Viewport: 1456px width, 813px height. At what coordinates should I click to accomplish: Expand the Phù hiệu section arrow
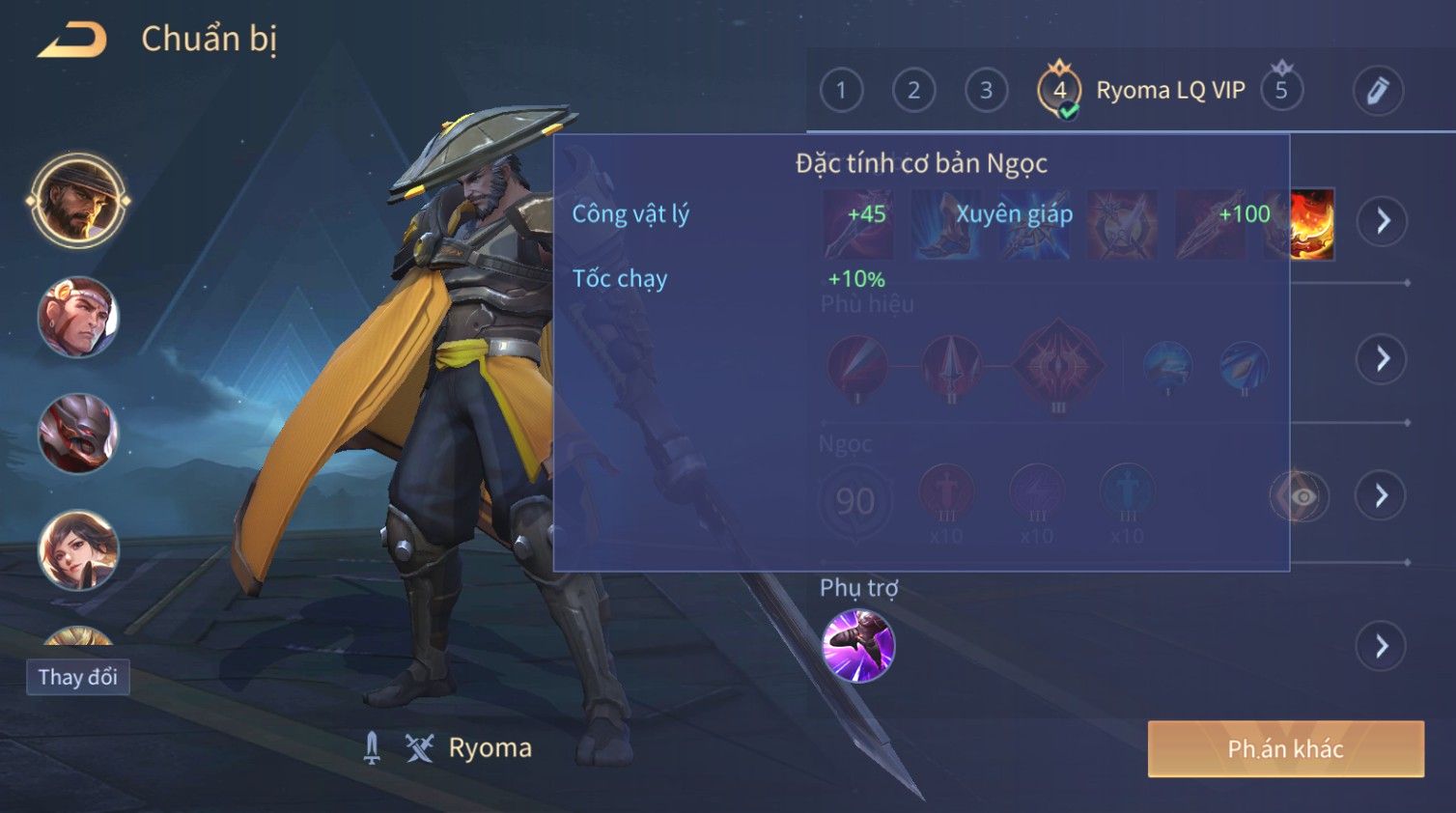[x=1382, y=359]
